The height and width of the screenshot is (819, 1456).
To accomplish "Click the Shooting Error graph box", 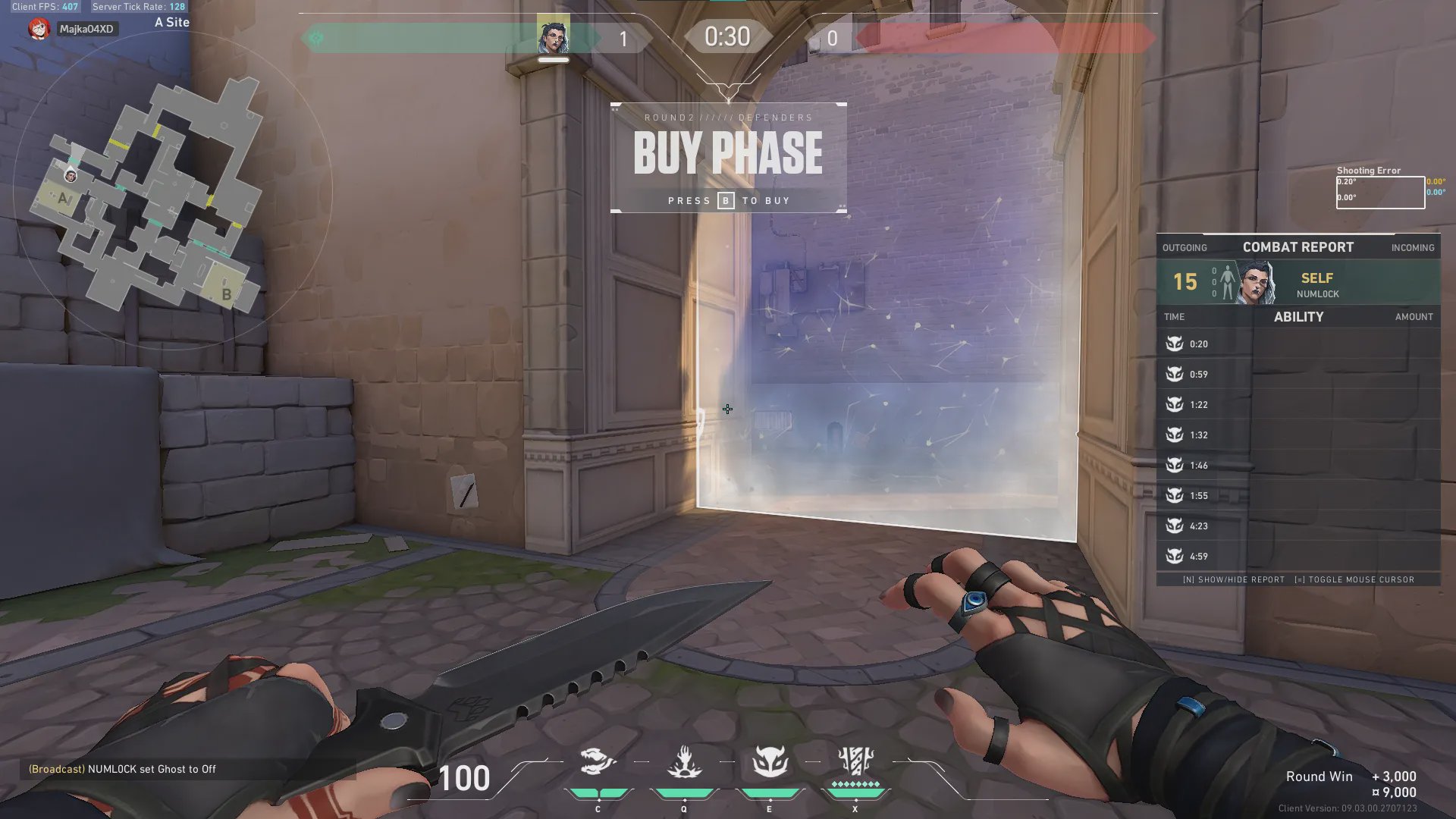I will click(x=1380, y=193).
